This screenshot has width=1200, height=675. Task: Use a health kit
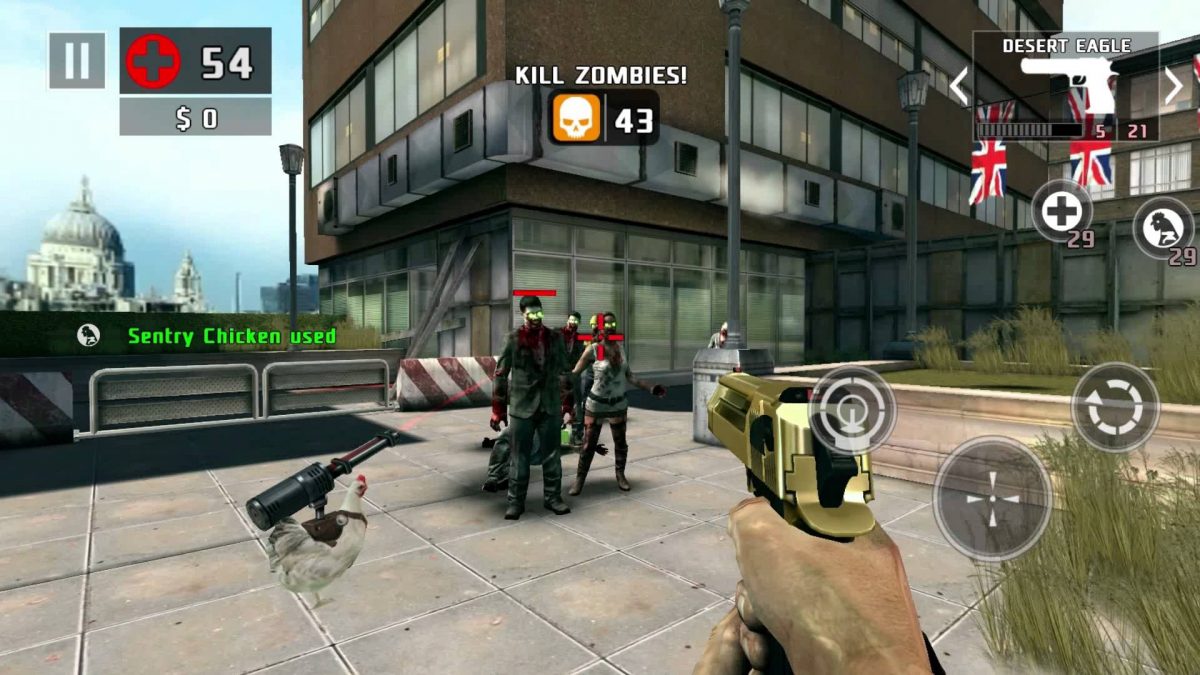pos(1061,210)
